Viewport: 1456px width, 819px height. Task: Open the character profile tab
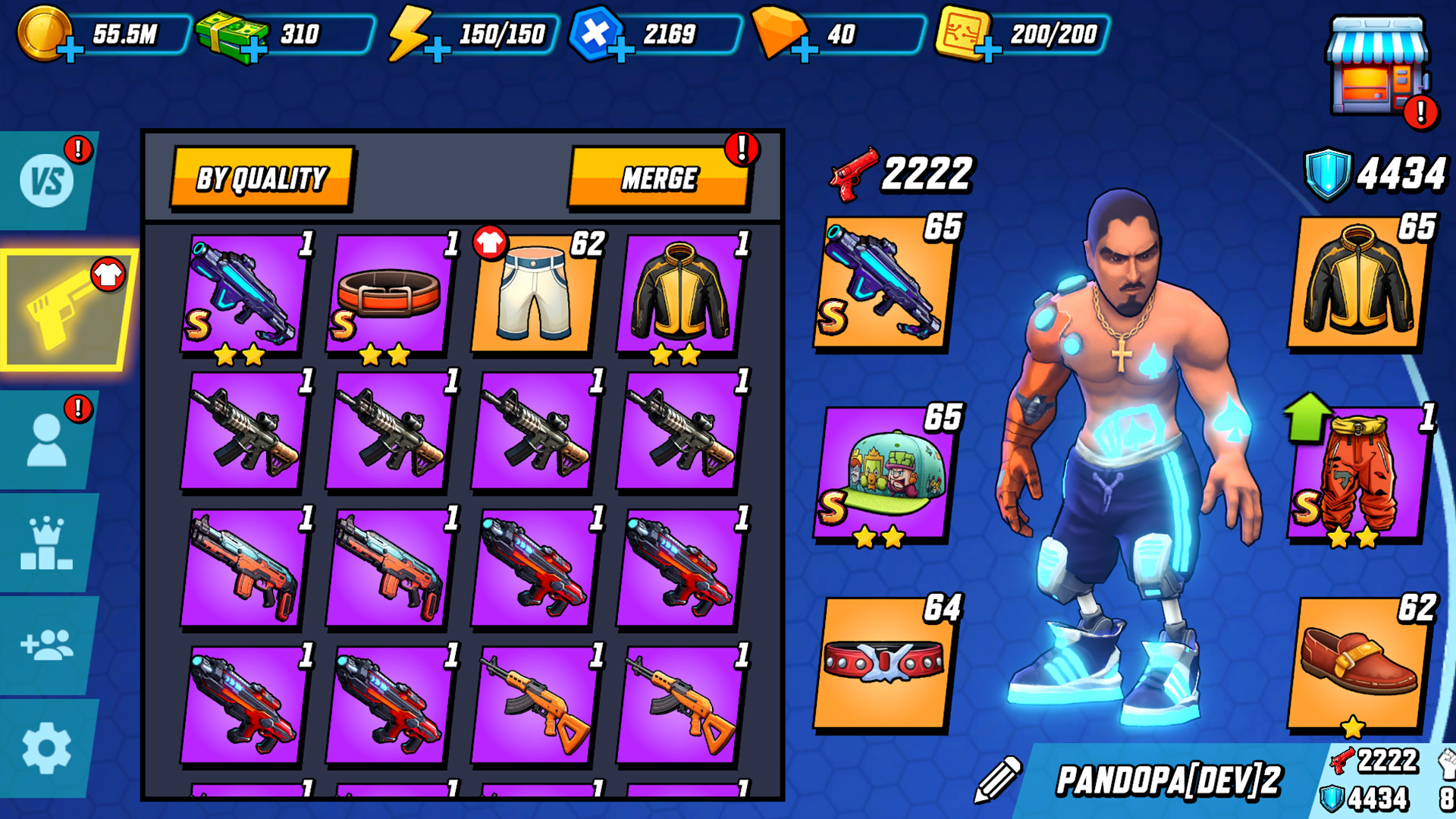pos(47,441)
